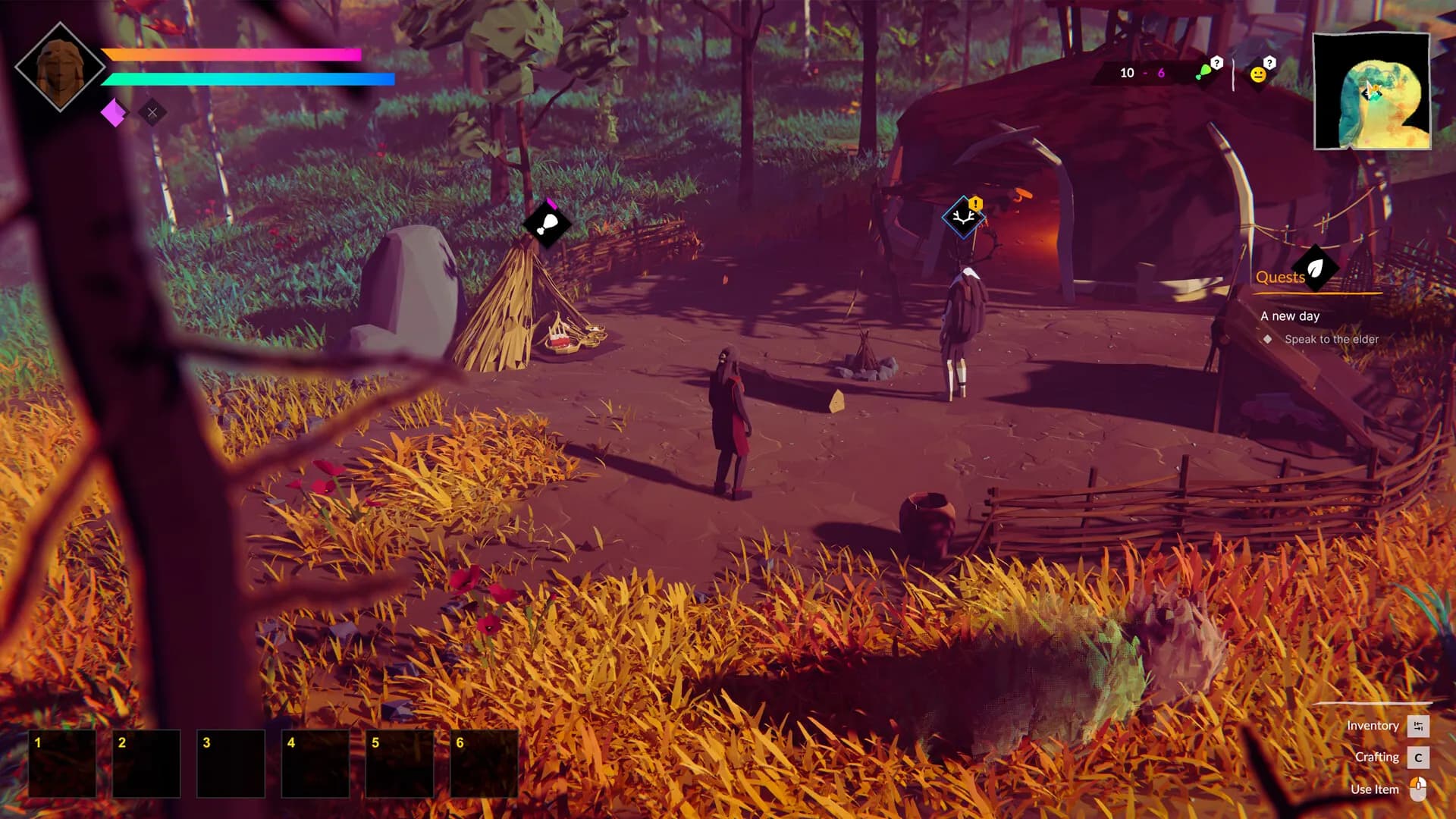Click the purple diamond buff icon
1456x819 pixels.
[x=114, y=112]
